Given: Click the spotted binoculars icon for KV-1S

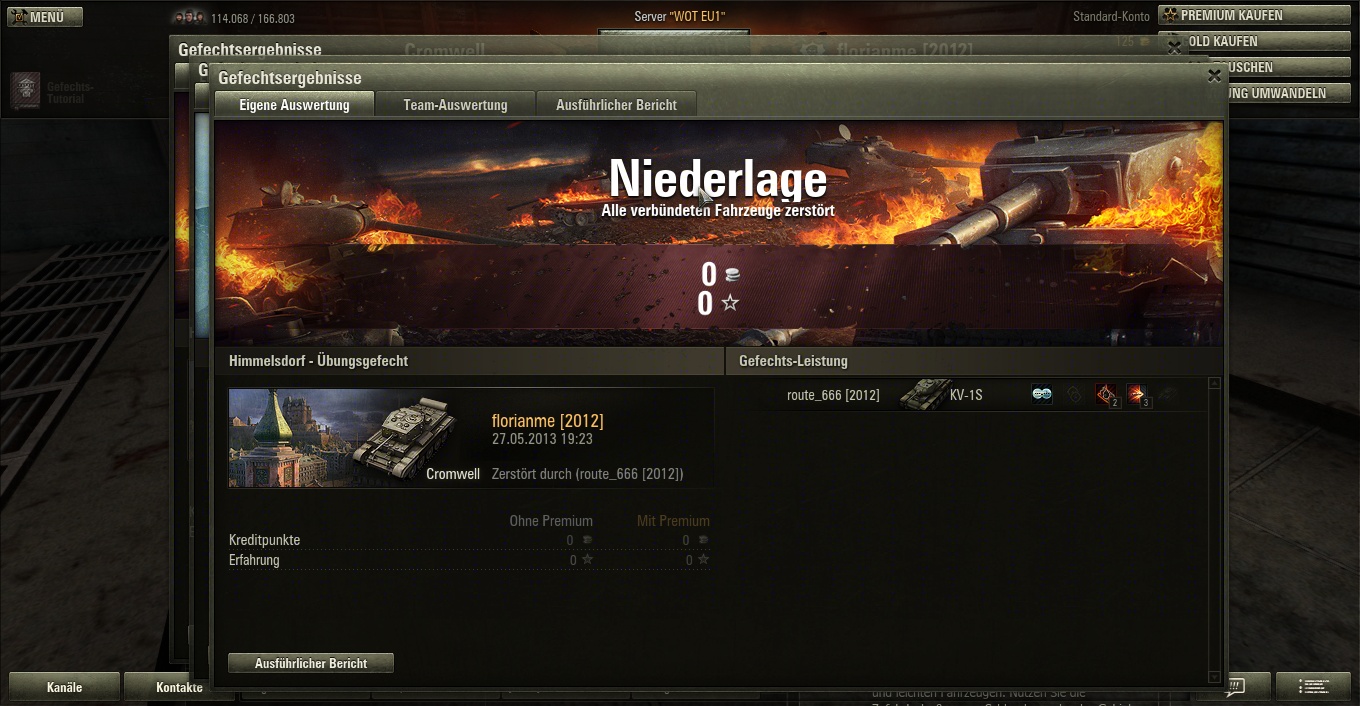Looking at the screenshot, I should [1042, 395].
